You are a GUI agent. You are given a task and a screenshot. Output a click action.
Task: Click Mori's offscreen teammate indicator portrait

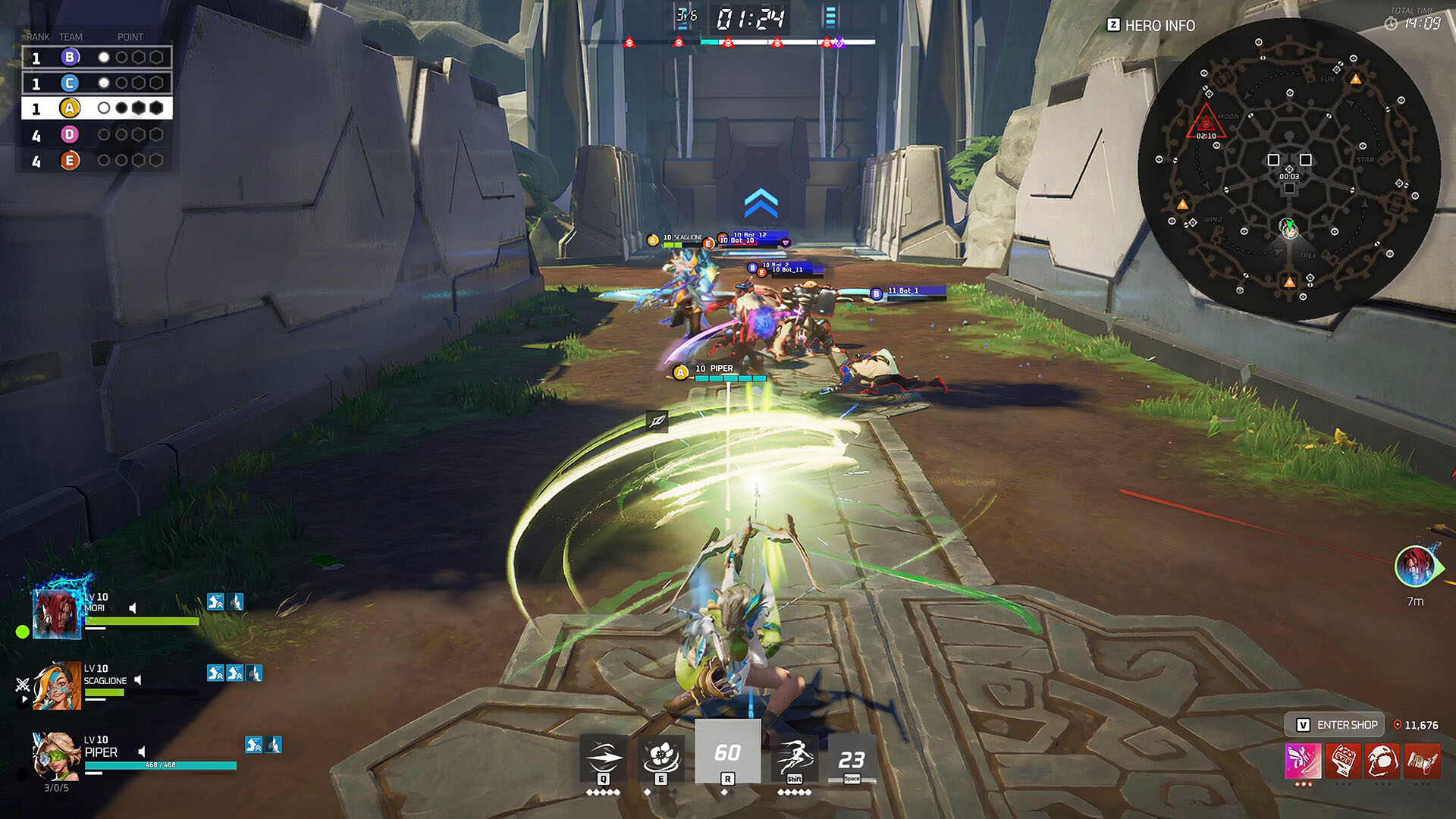click(1414, 567)
